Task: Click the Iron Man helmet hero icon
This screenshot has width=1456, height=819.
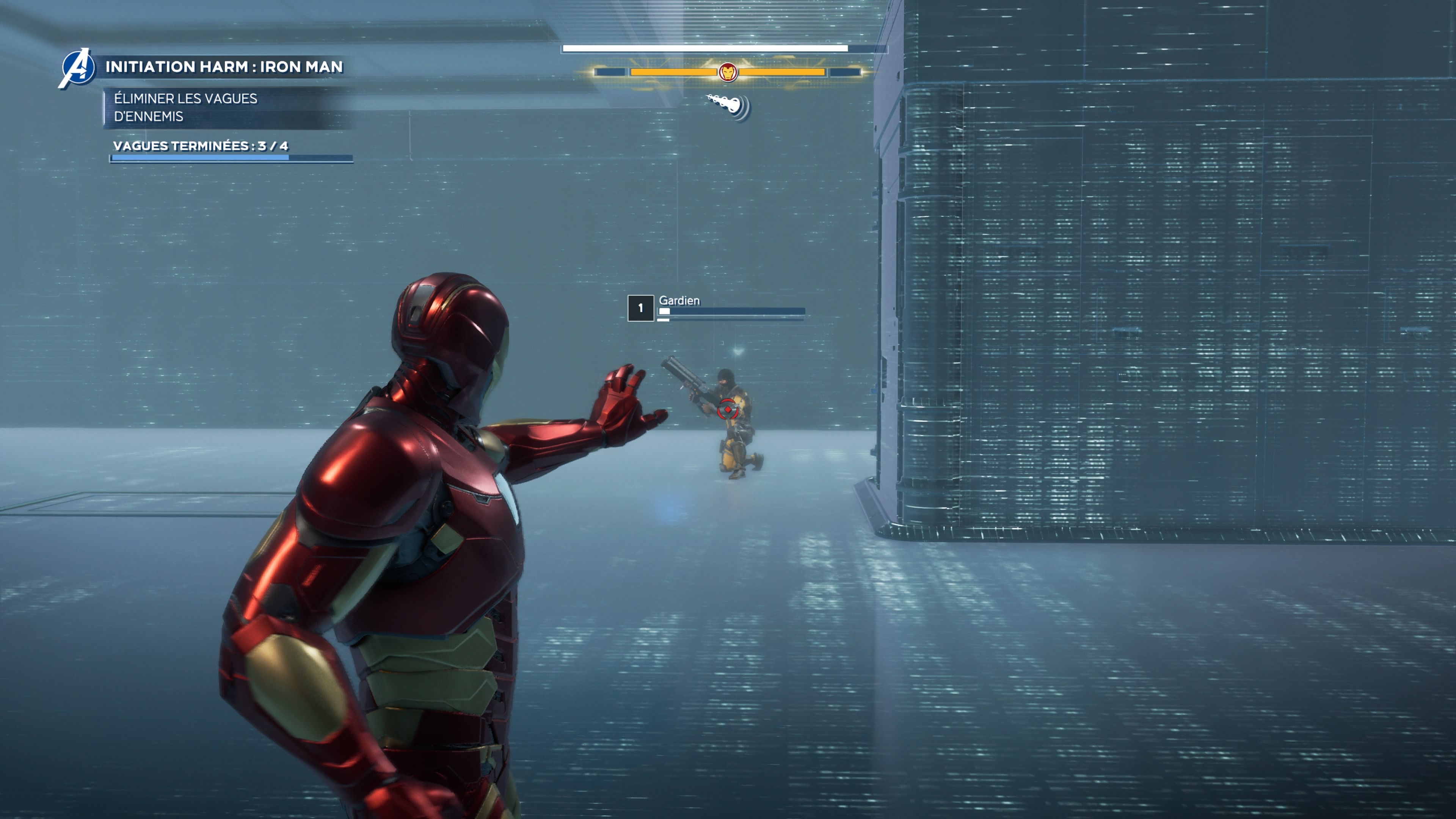Action: pos(728,72)
